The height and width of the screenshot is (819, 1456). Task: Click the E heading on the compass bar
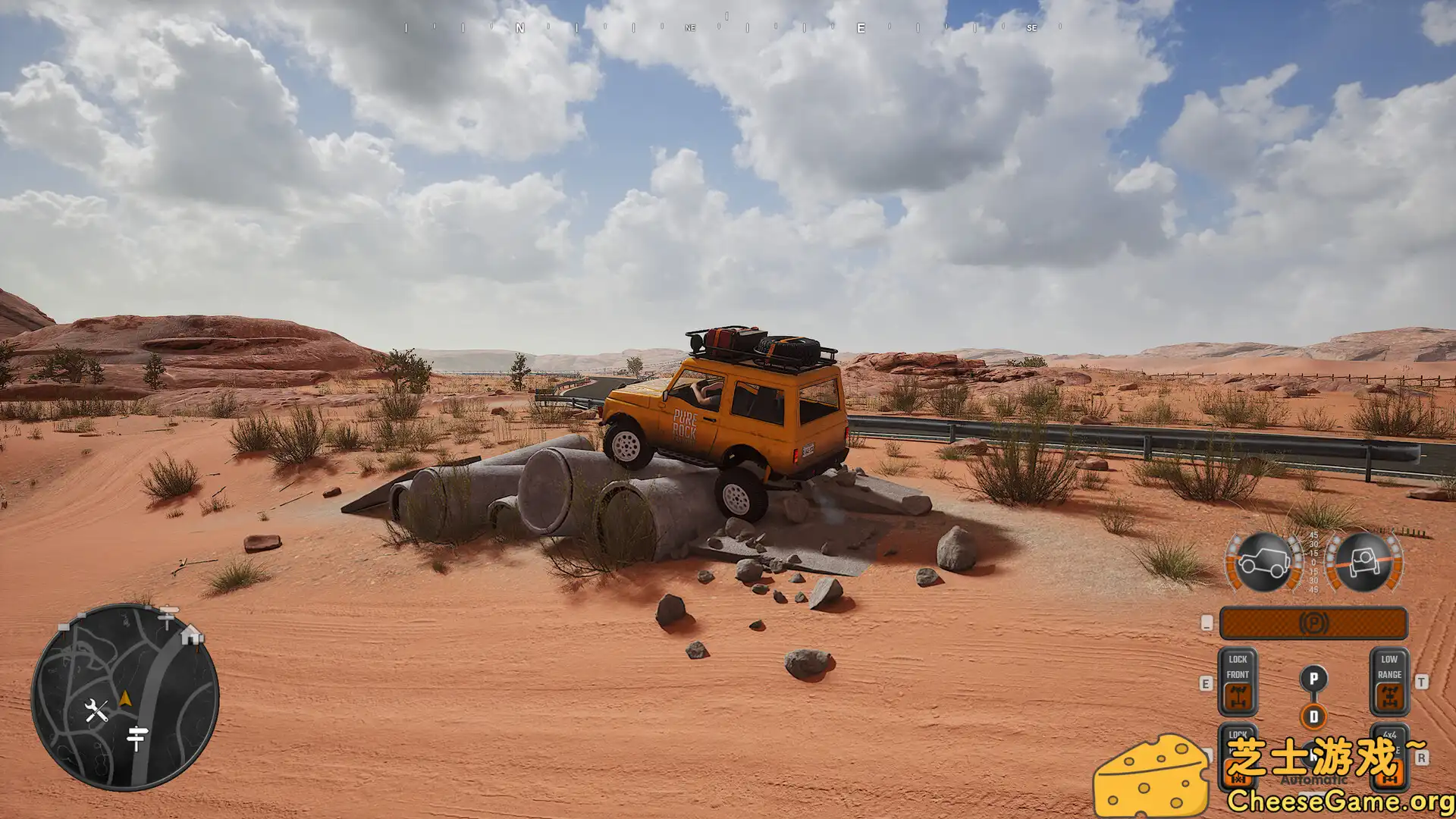[x=860, y=29]
